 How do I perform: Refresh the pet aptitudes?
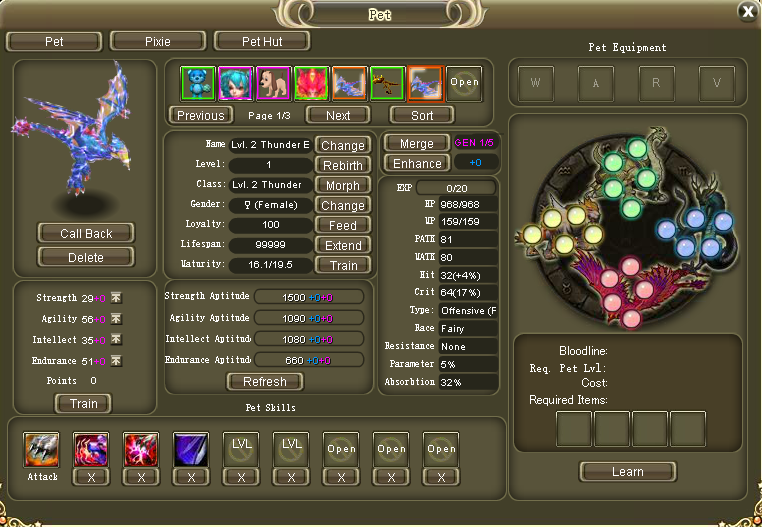[264, 381]
